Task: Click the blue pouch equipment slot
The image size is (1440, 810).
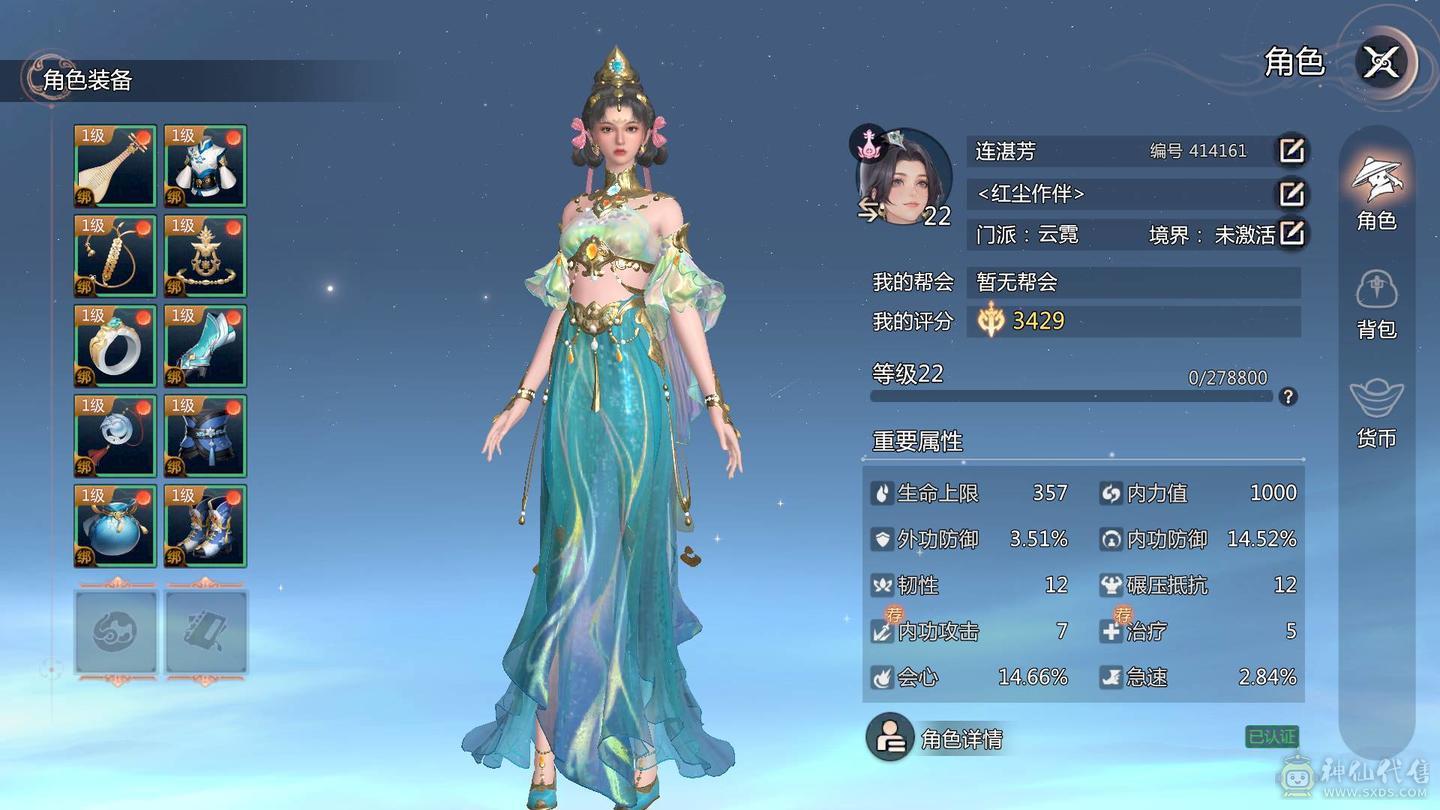Action: coord(114,524)
